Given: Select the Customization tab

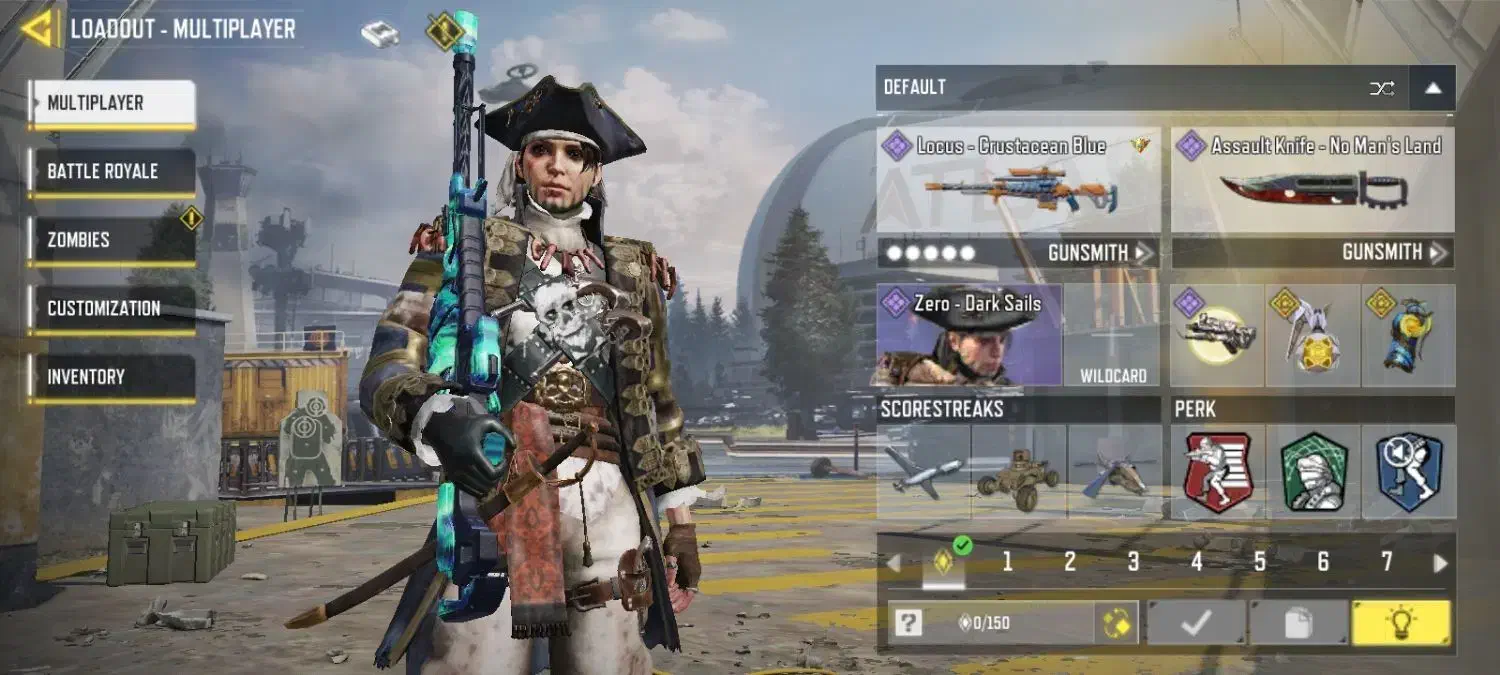Looking at the screenshot, I should [x=111, y=309].
